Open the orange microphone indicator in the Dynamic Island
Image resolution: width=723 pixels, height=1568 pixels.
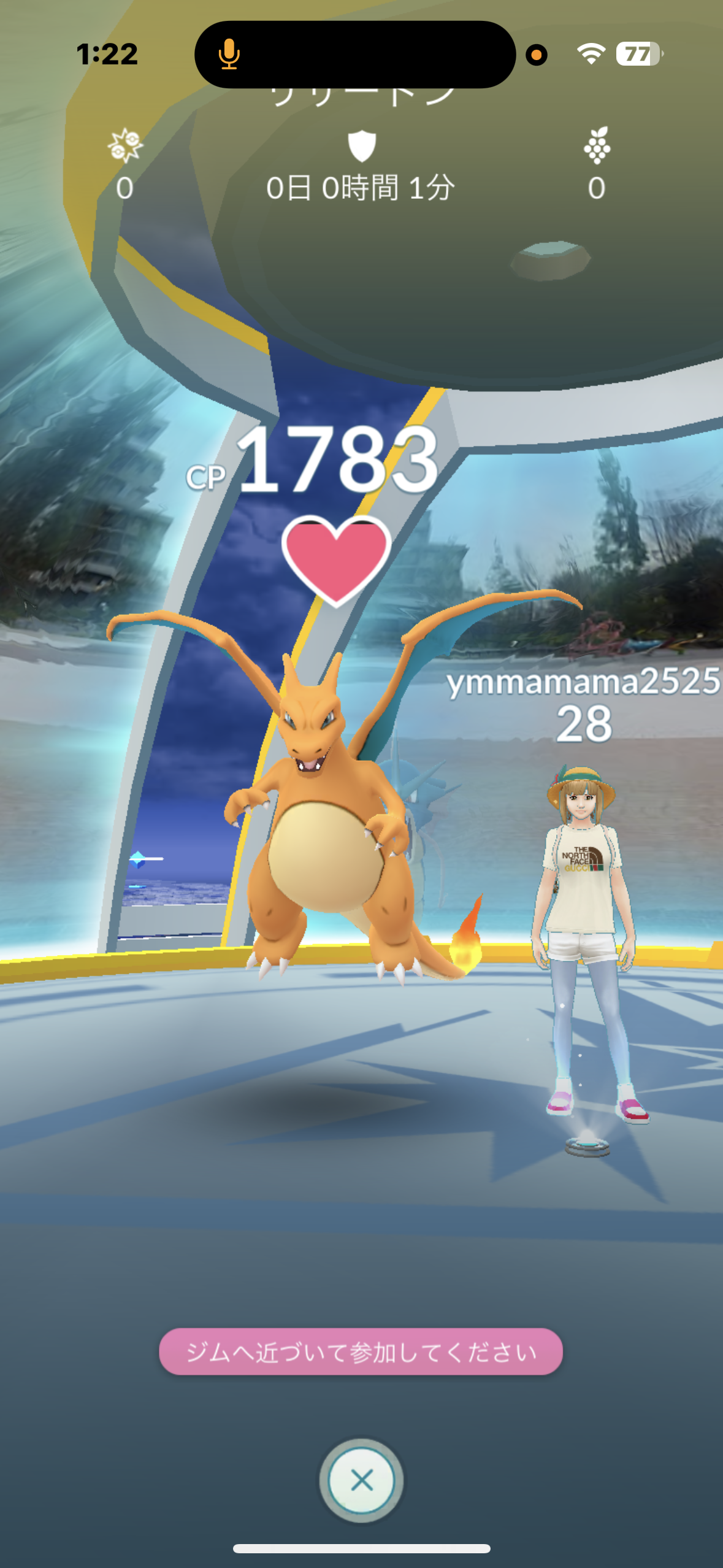229,54
